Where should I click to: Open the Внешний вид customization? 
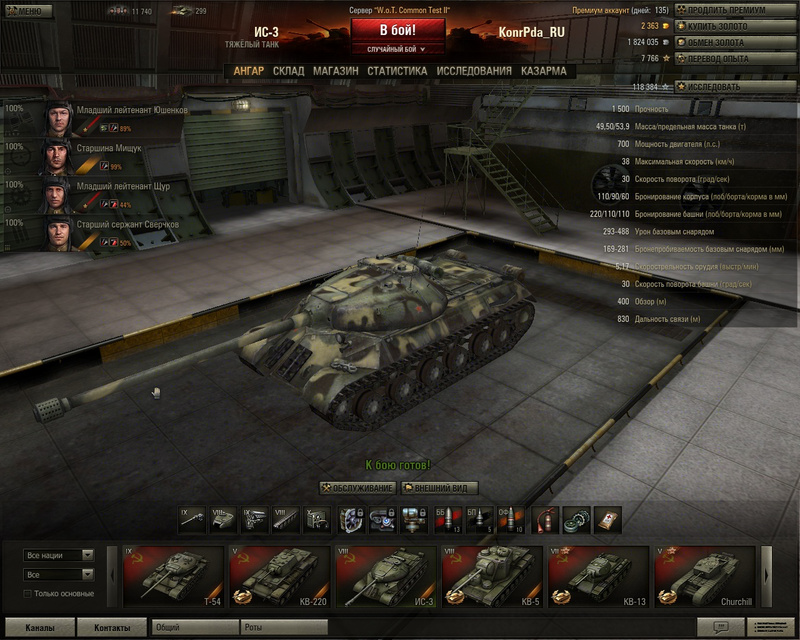[439, 488]
